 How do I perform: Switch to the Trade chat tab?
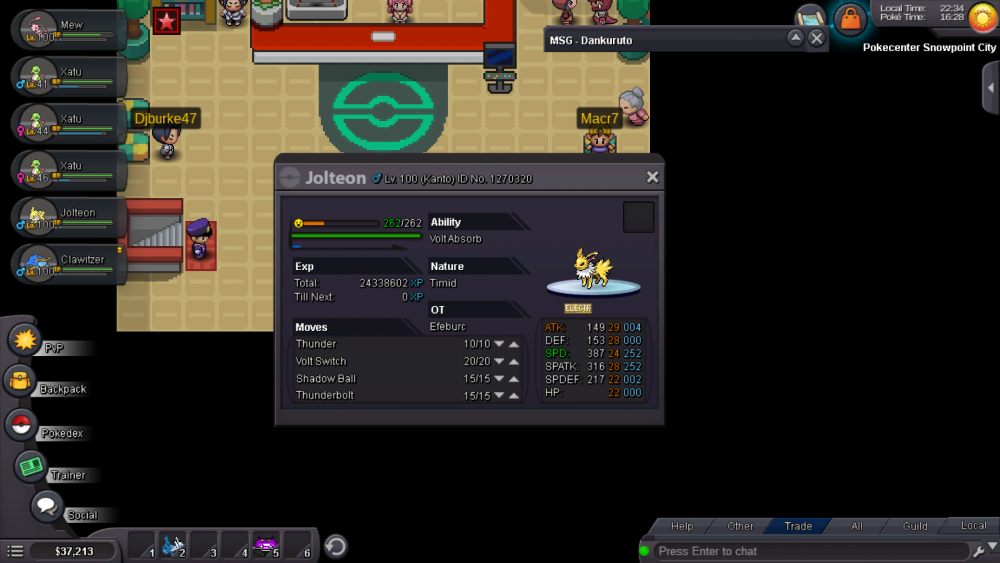pos(798,526)
